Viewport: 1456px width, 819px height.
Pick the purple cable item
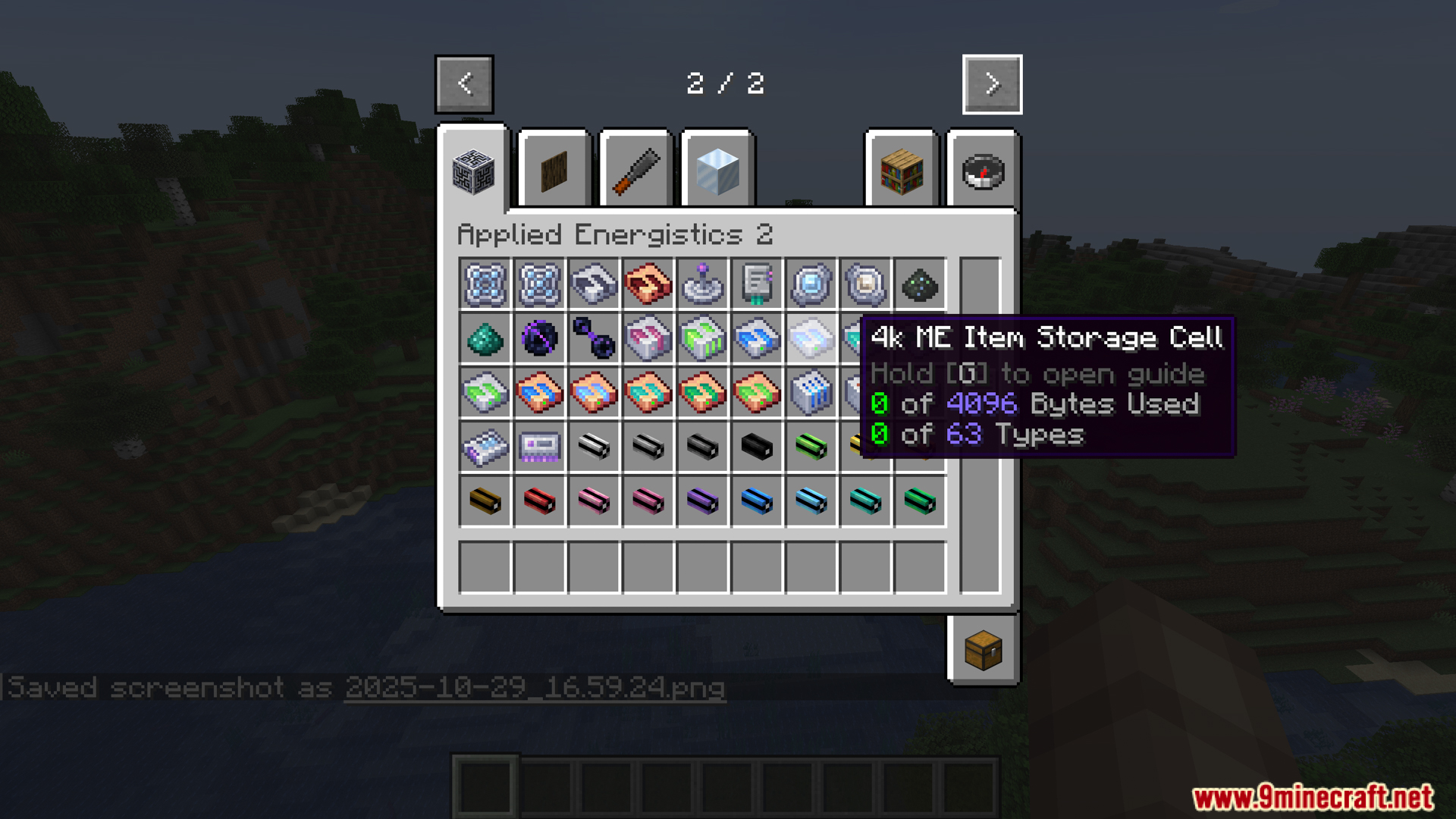click(702, 501)
